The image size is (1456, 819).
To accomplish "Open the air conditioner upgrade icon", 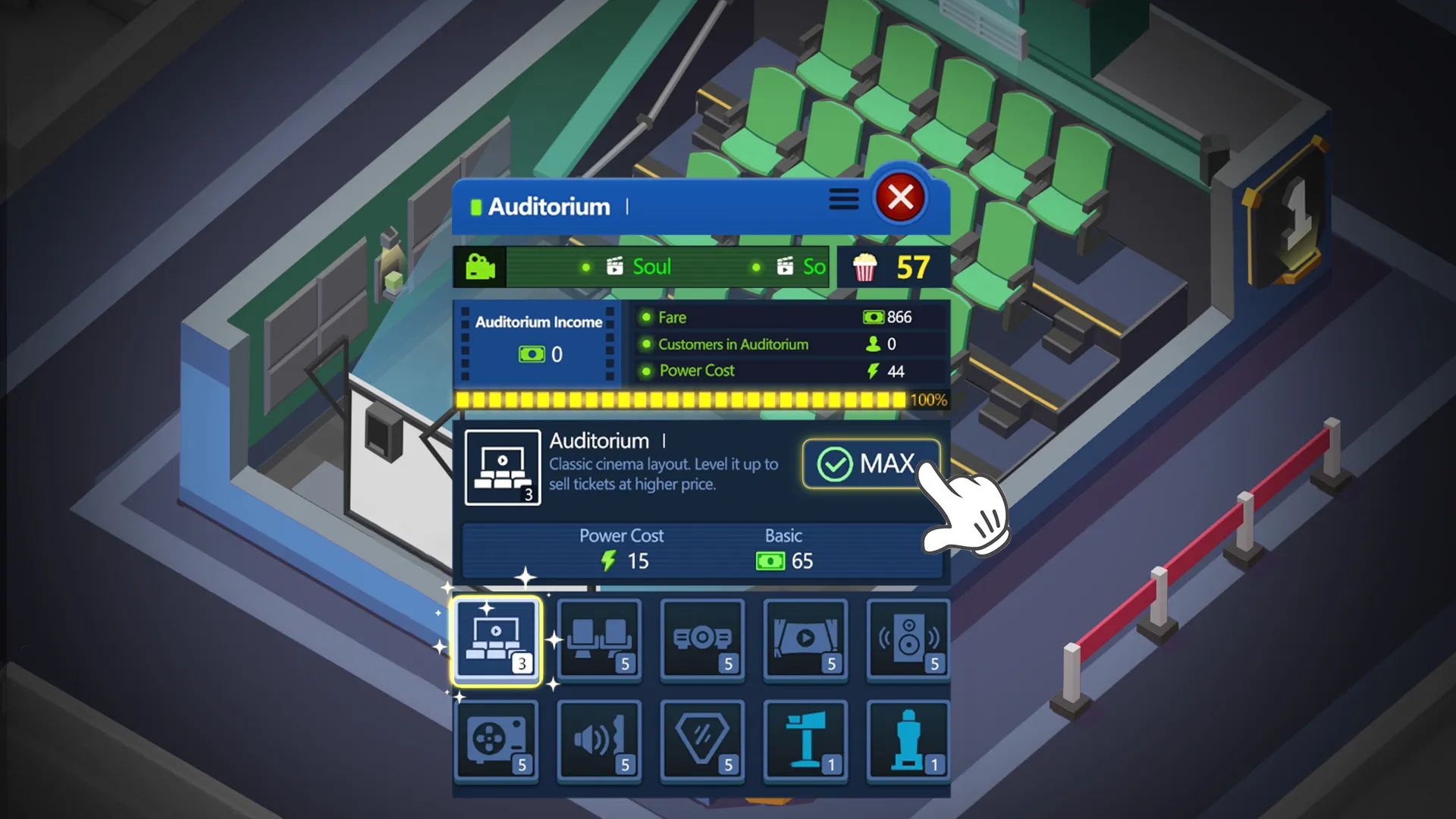I will click(x=497, y=742).
